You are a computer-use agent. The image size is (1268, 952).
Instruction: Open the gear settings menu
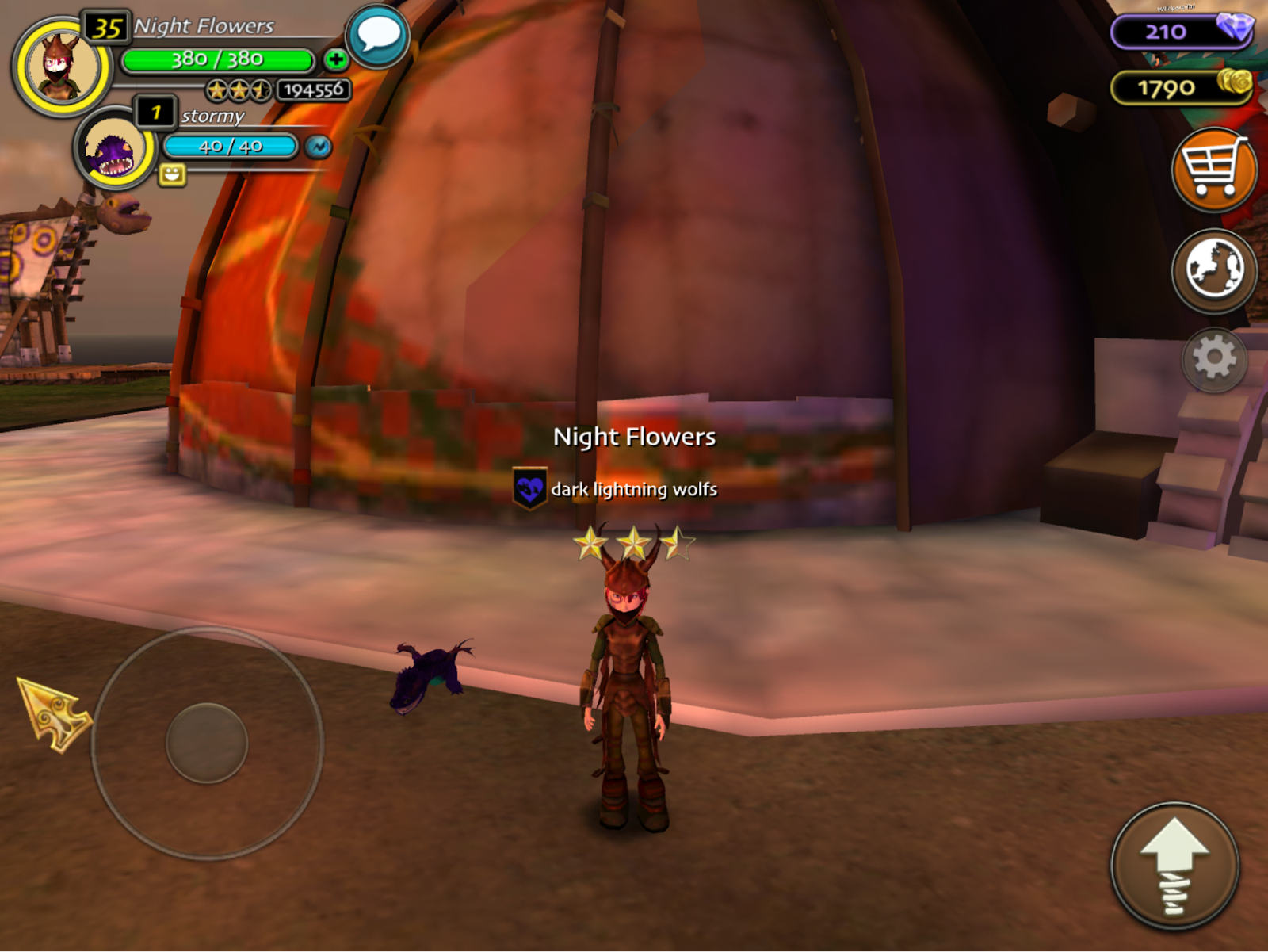pos(1213,359)
